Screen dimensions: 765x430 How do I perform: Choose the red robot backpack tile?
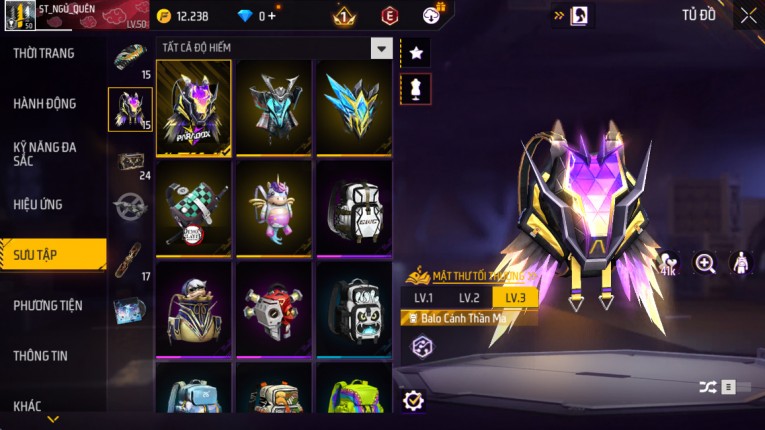pyautogui.click(x=274, y=307)
